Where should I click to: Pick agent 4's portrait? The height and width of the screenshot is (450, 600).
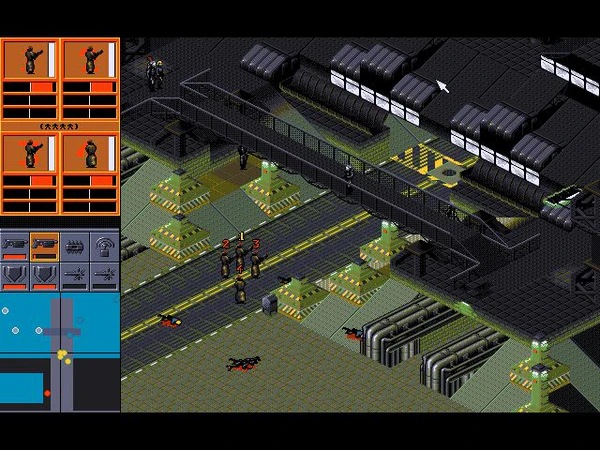click(90, 154)
